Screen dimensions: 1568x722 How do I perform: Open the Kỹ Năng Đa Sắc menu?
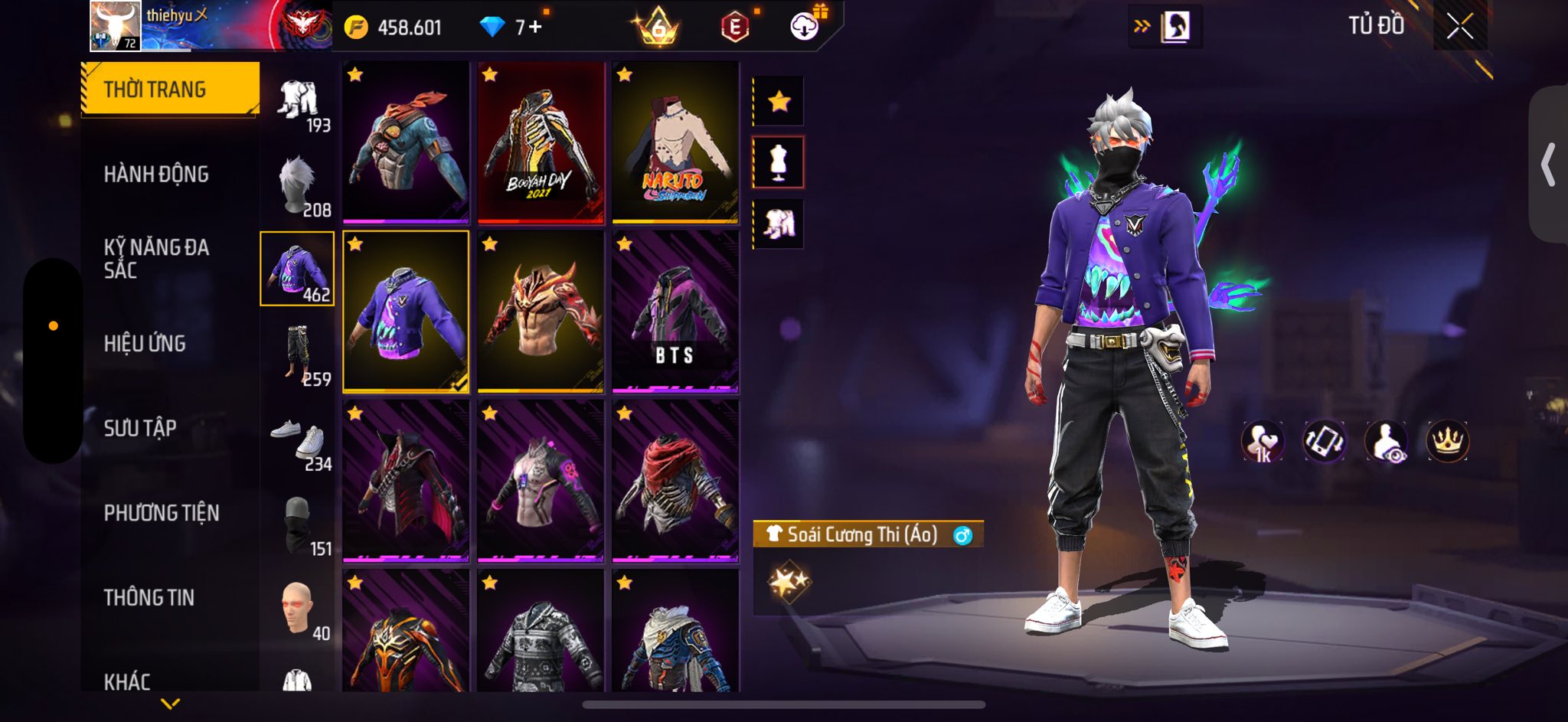coord(156,259)
